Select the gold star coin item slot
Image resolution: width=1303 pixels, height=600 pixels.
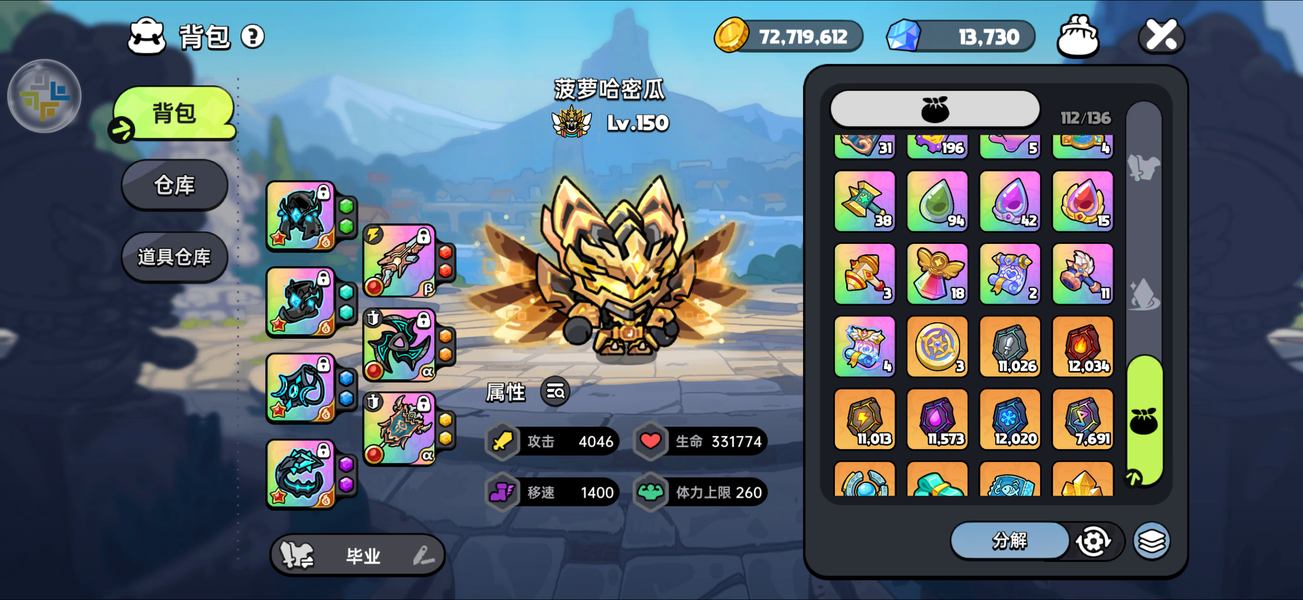[937, 347]
